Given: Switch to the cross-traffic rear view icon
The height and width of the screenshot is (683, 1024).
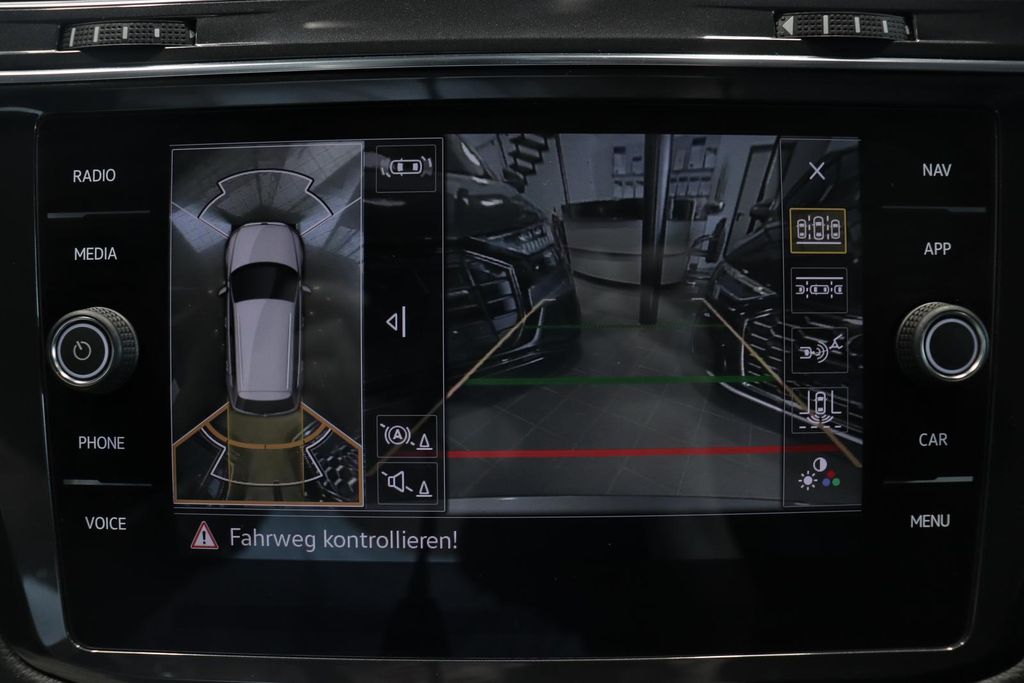Looking at the screenshot, I should click(818, 409).
